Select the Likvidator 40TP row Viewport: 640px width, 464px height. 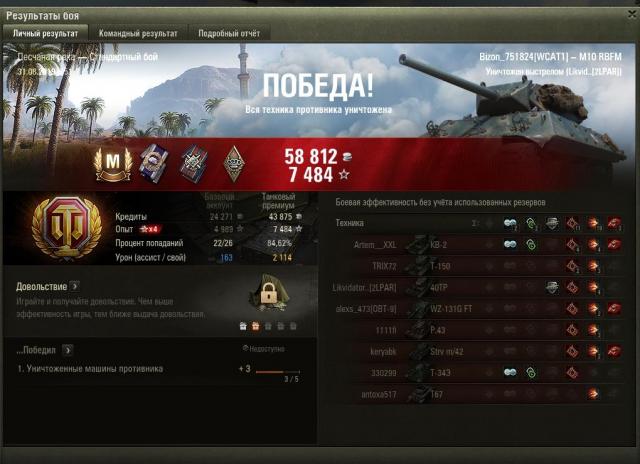click(478, 288)
